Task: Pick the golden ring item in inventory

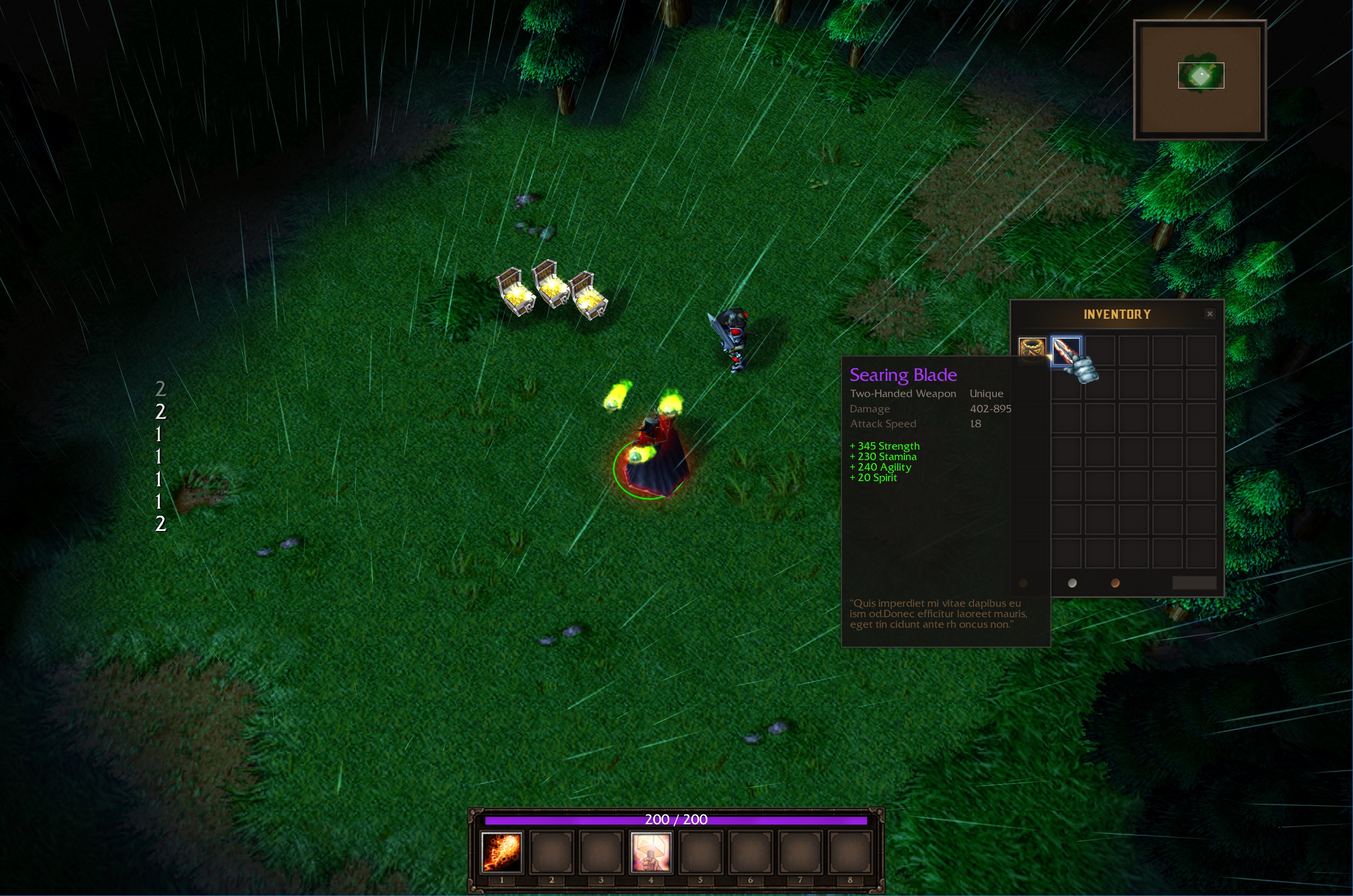Action: coord(1032,350)
